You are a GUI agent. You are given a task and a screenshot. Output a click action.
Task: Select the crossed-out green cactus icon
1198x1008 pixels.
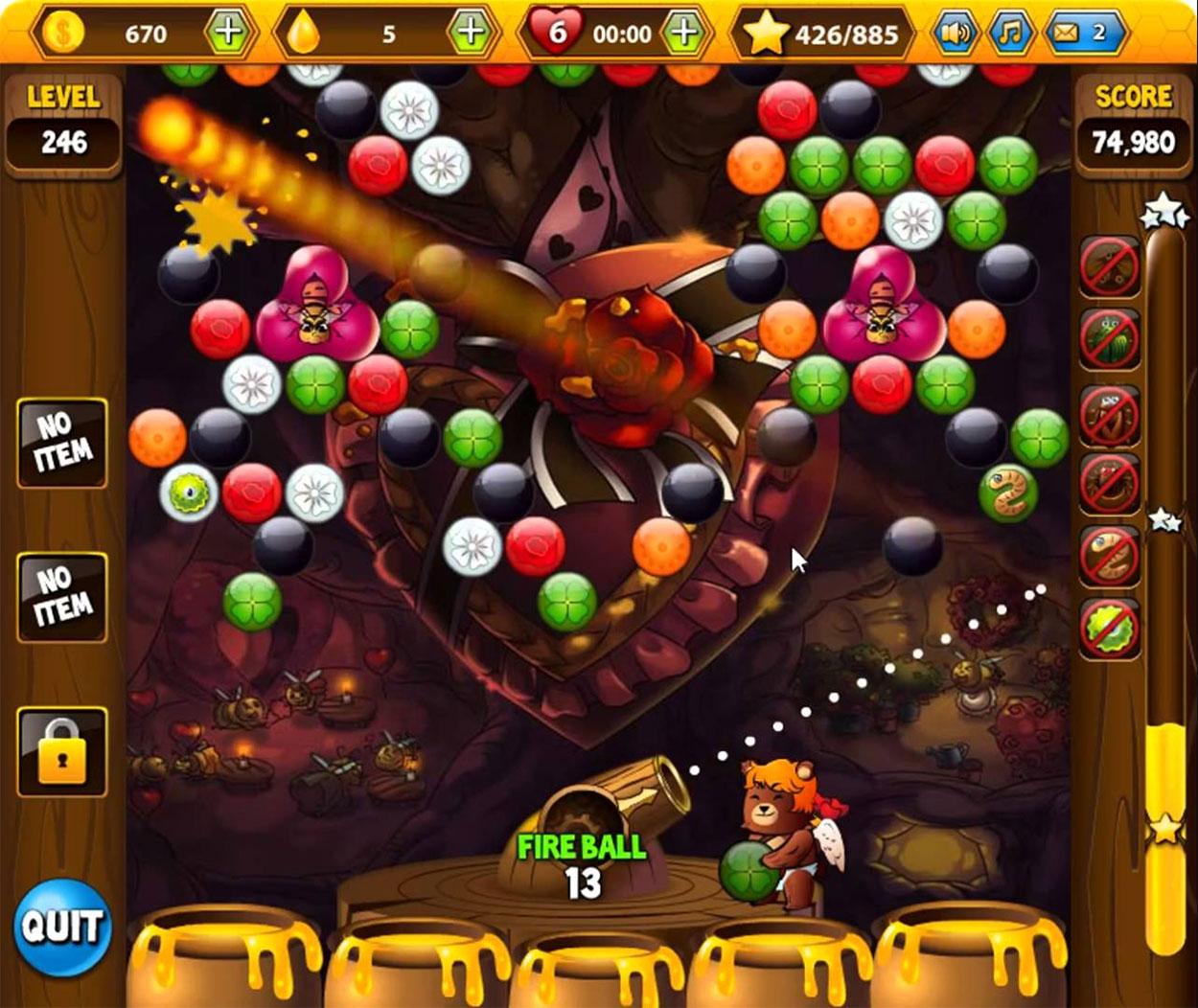1110,338
